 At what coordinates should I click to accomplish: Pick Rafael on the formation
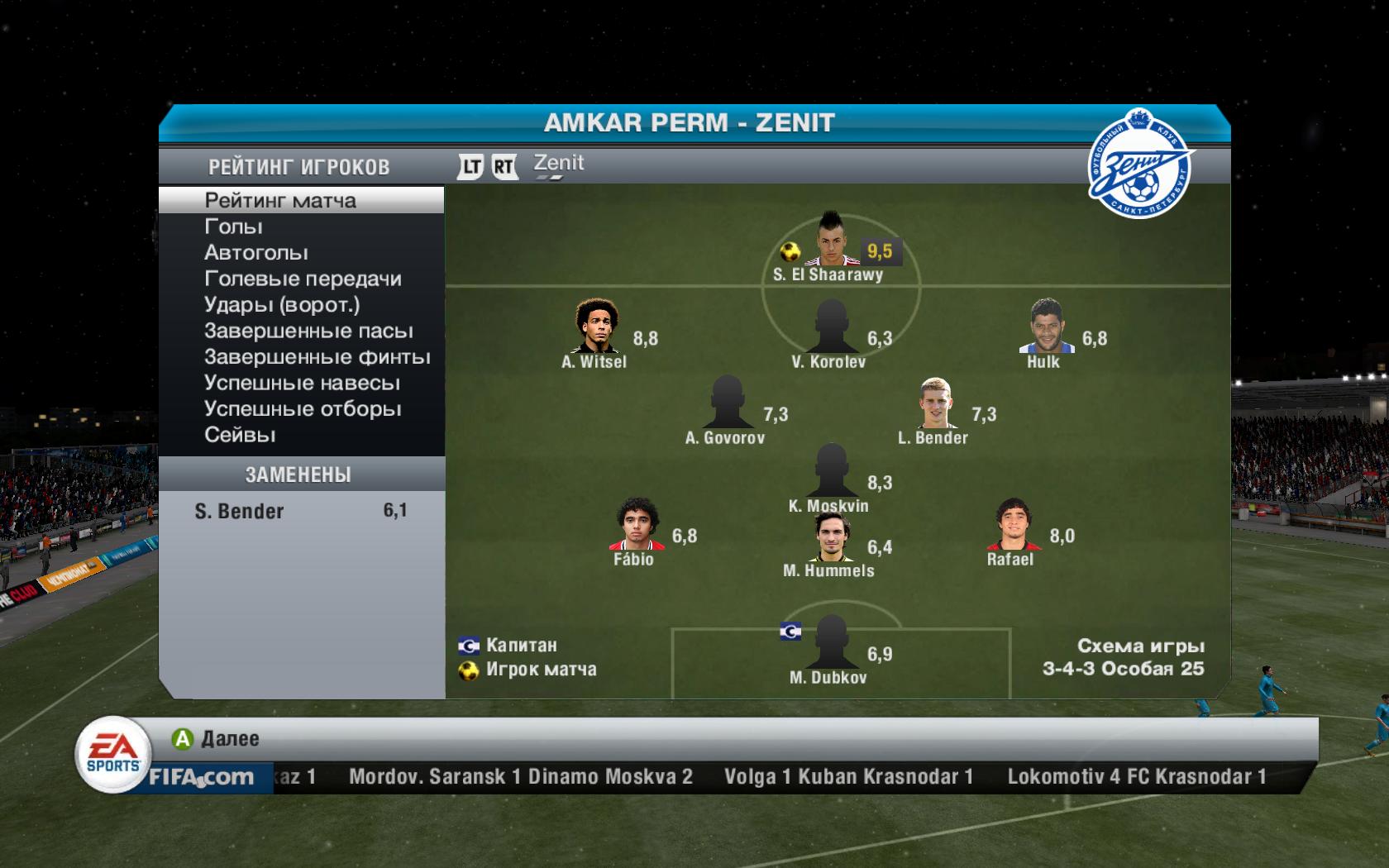pos(1012,525)
